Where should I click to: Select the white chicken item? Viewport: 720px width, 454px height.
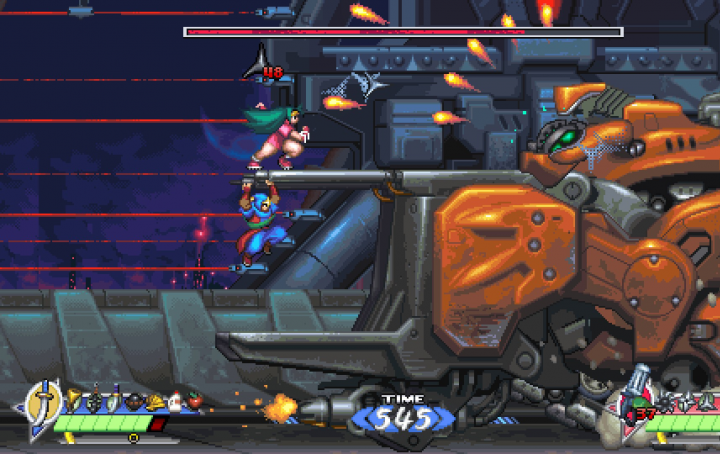click(174, 402)
